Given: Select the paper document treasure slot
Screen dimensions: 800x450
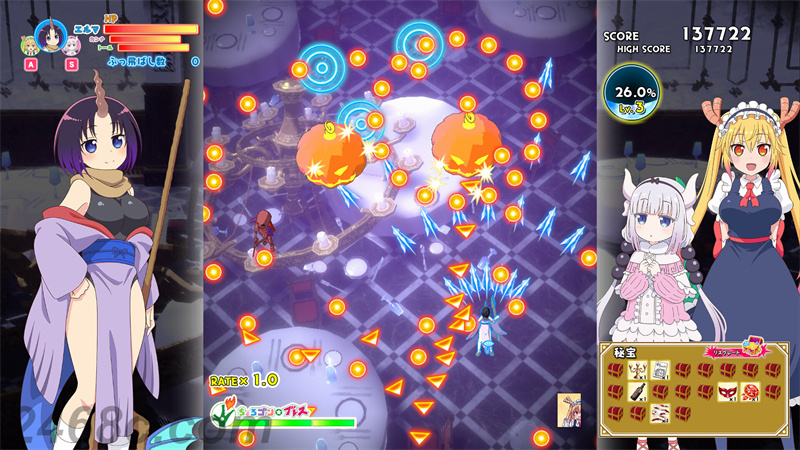Looking at the screenshot, I should (x=659, y=369).
